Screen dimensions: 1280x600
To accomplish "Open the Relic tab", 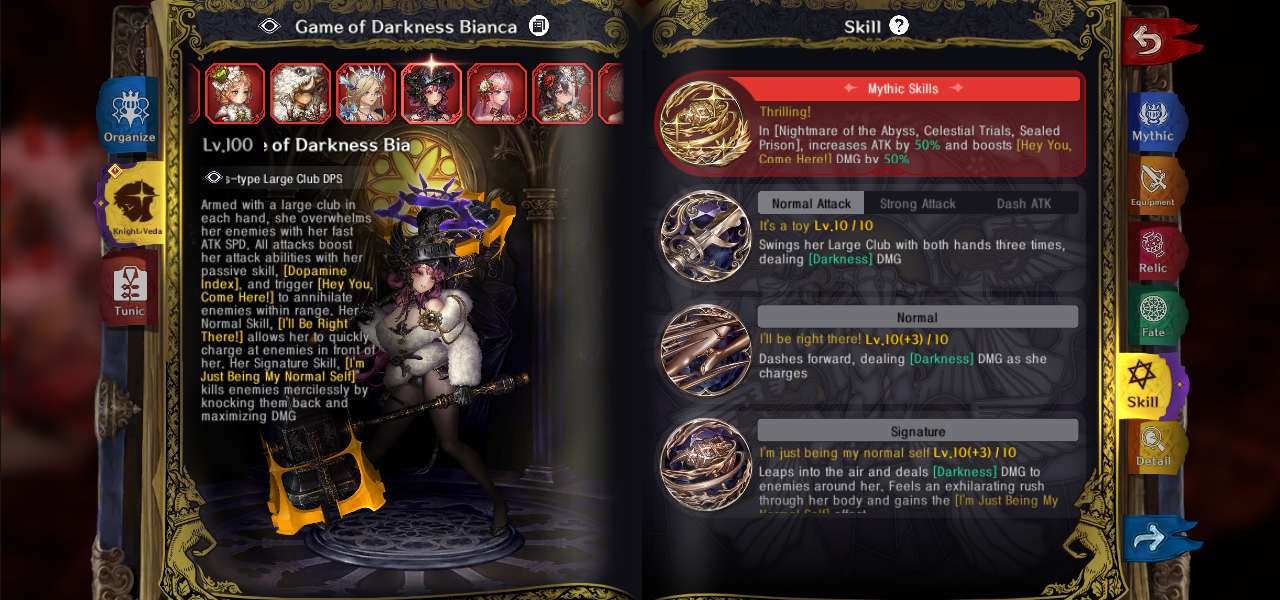I will point(1154,252).
